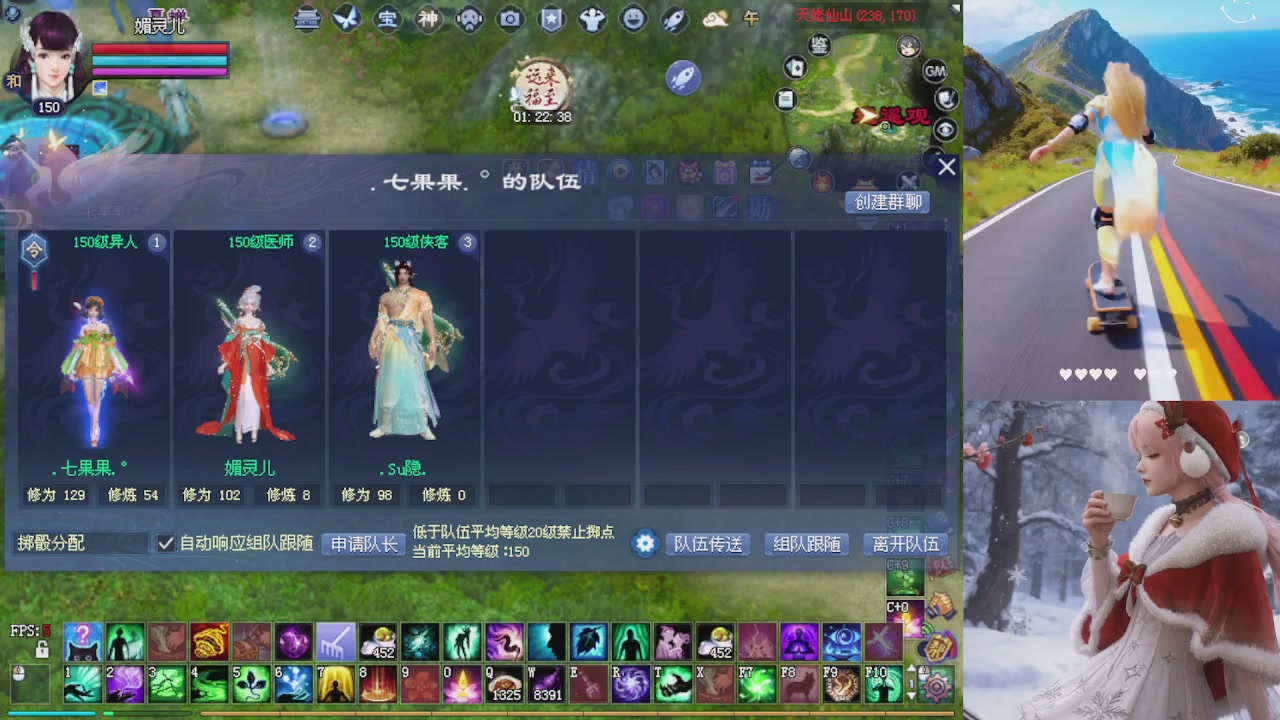Screen dimensions: 1280x720
Task: Toggle the 自动响应组队跟随 checkbox
Action: click(x=166, y=544)
